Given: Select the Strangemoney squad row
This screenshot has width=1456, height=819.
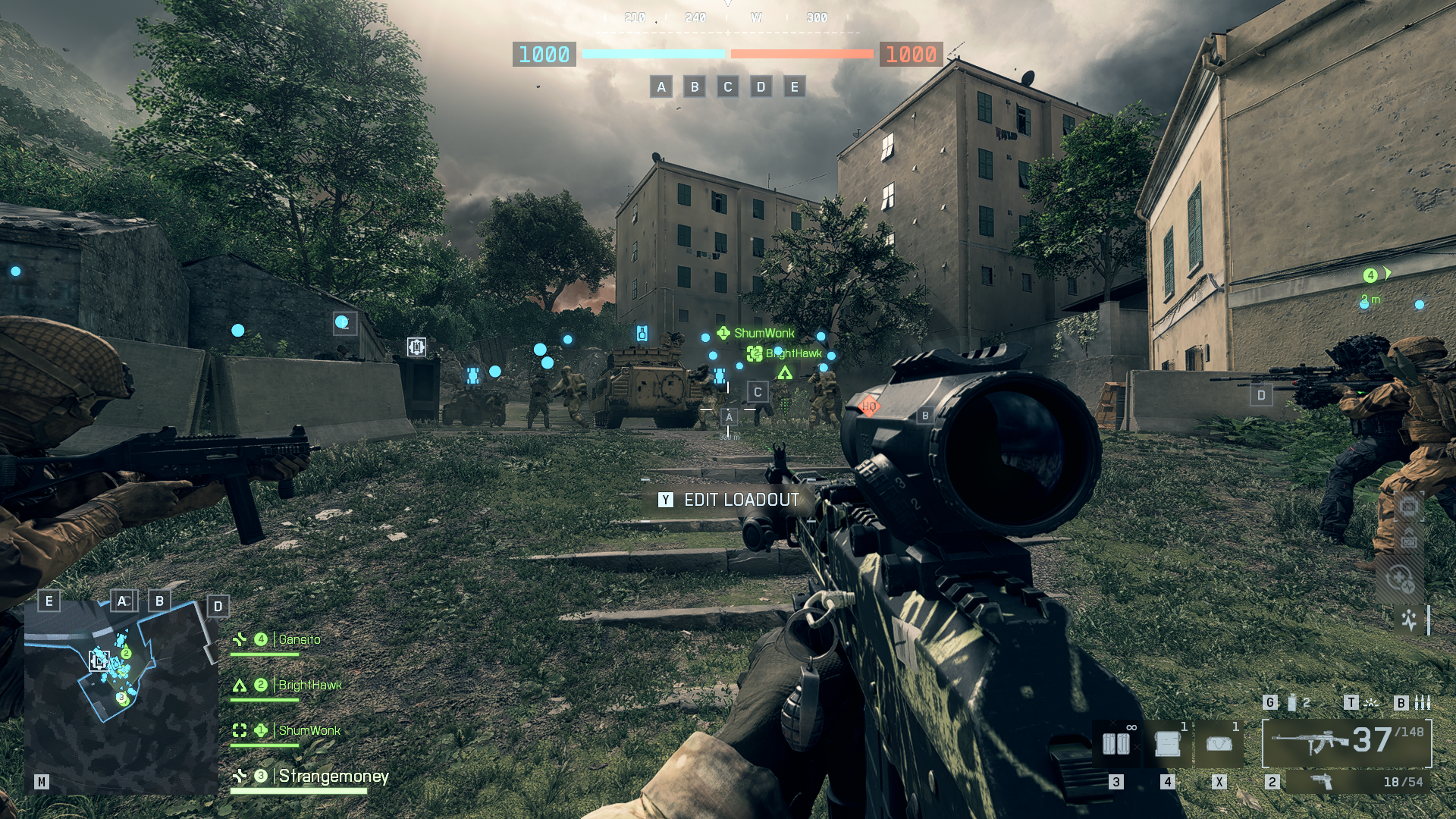Looking at the screenshot, I should [x=333, y=777].
